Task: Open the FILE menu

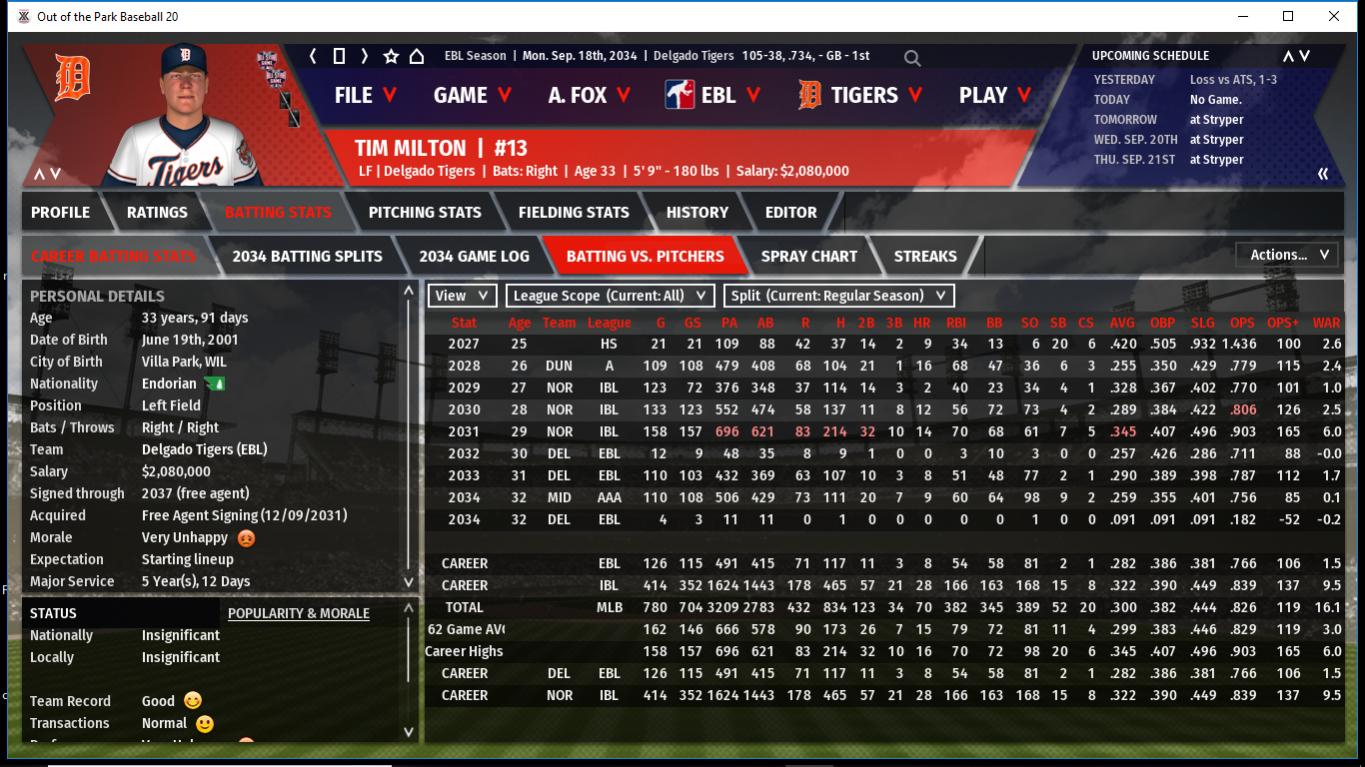Action: click(365, 95)
